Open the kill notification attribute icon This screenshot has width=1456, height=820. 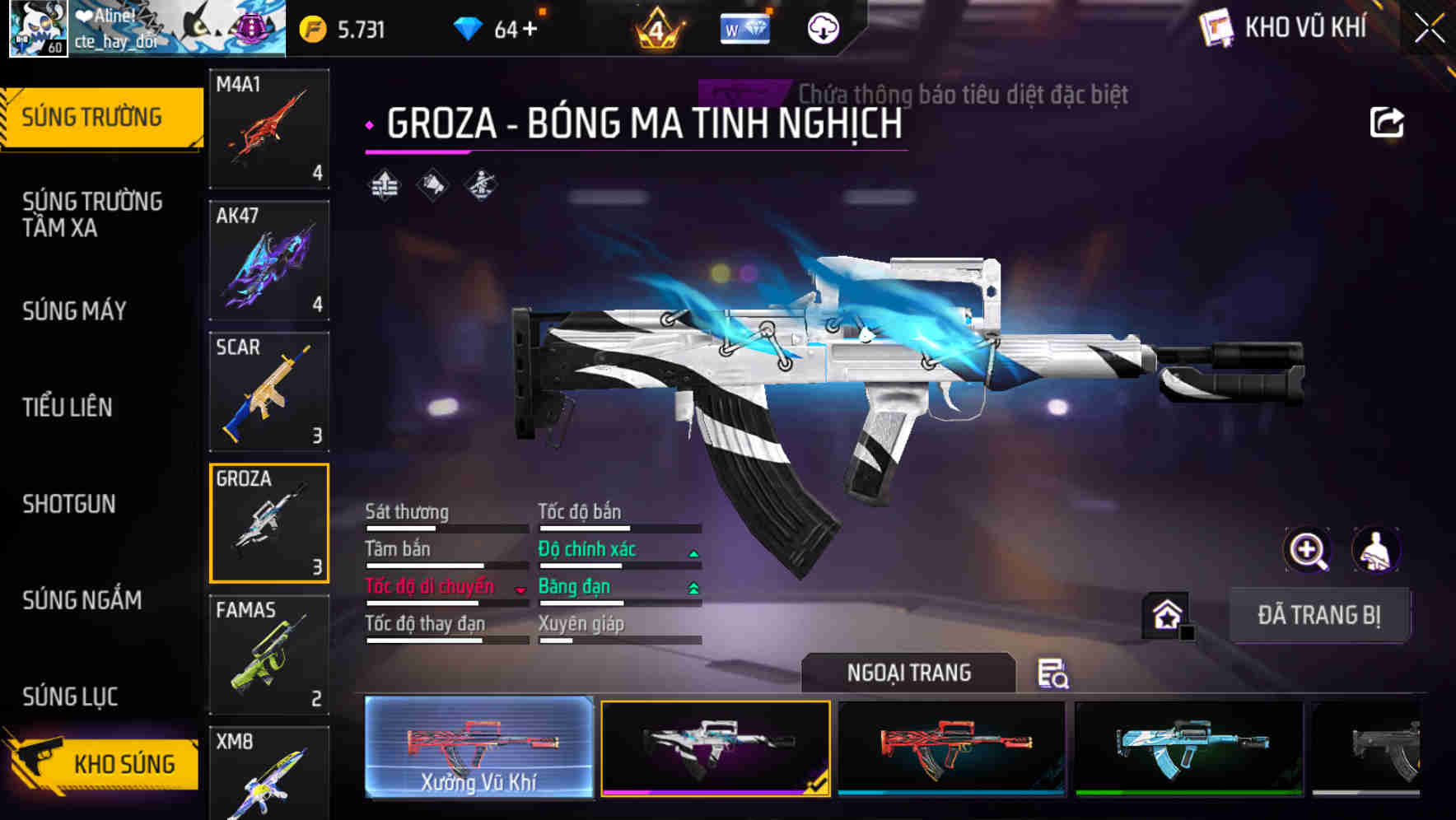[x=432, y=185]
